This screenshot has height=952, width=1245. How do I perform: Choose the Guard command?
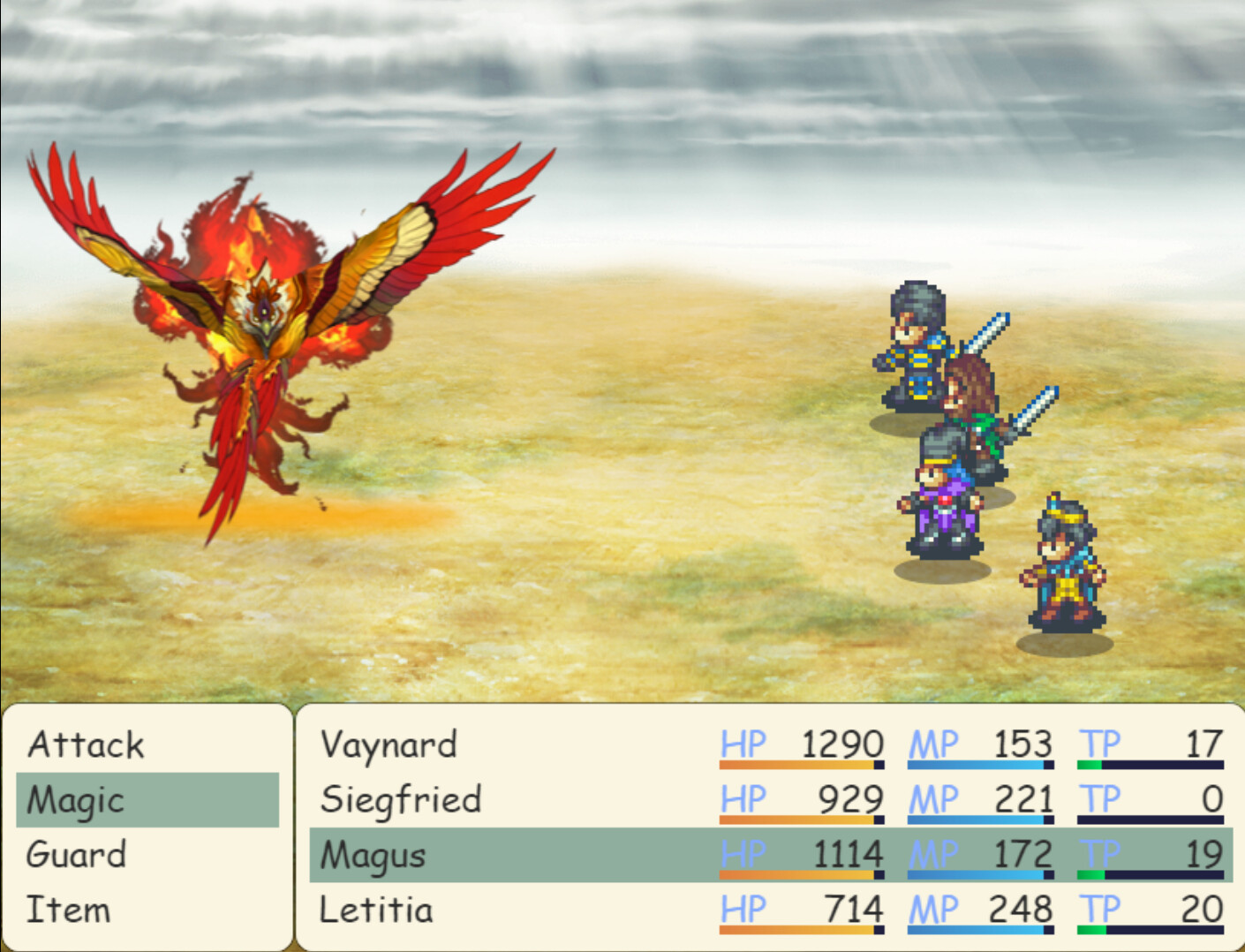(74, 855)
